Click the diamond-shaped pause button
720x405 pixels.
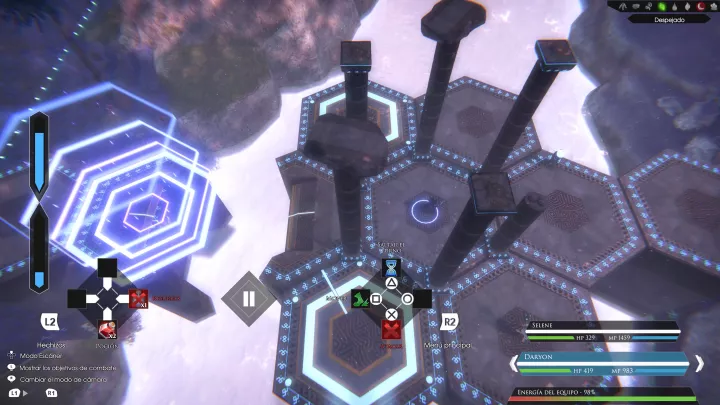click(248, 298)
